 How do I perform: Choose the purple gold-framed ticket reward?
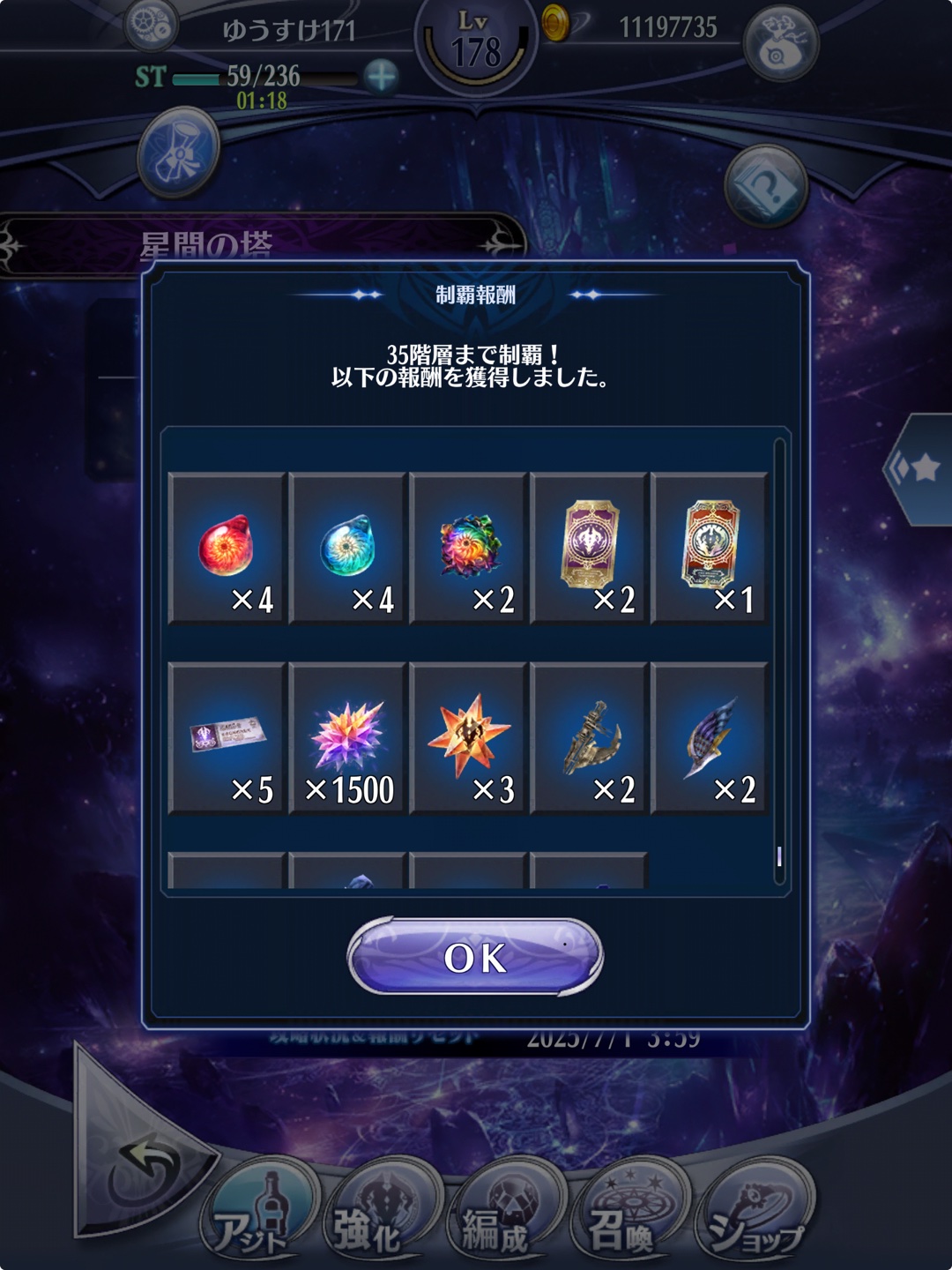(589, 549)
